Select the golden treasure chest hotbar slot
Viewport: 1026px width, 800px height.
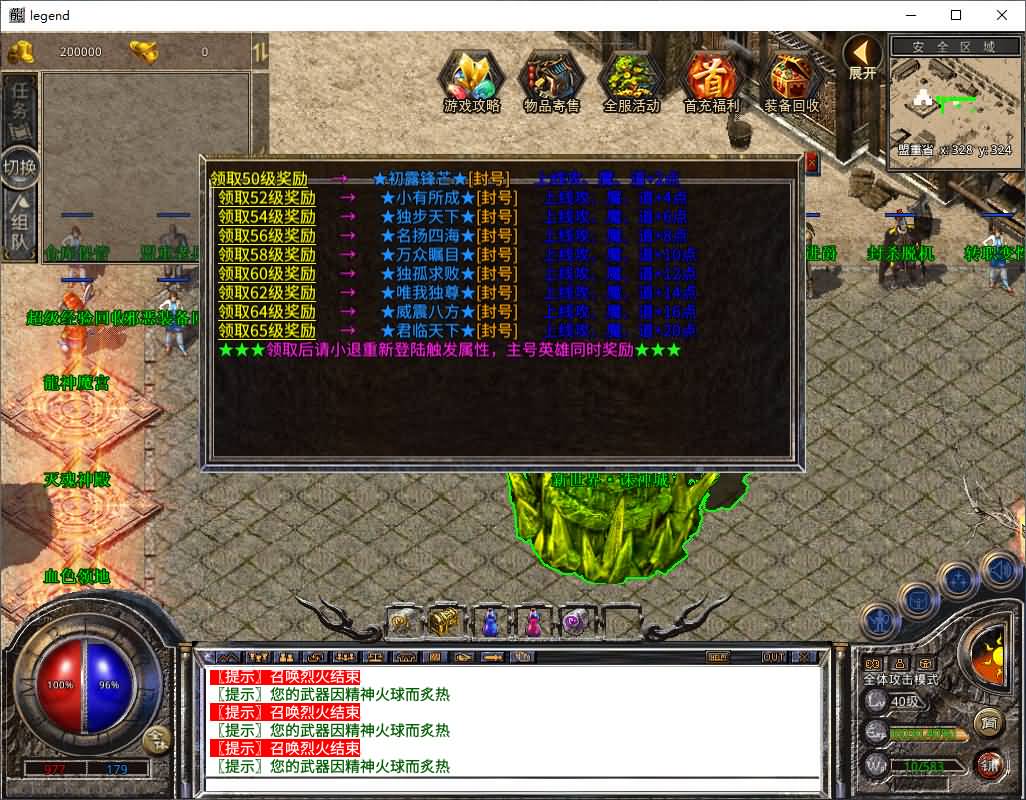coord(444,622)
